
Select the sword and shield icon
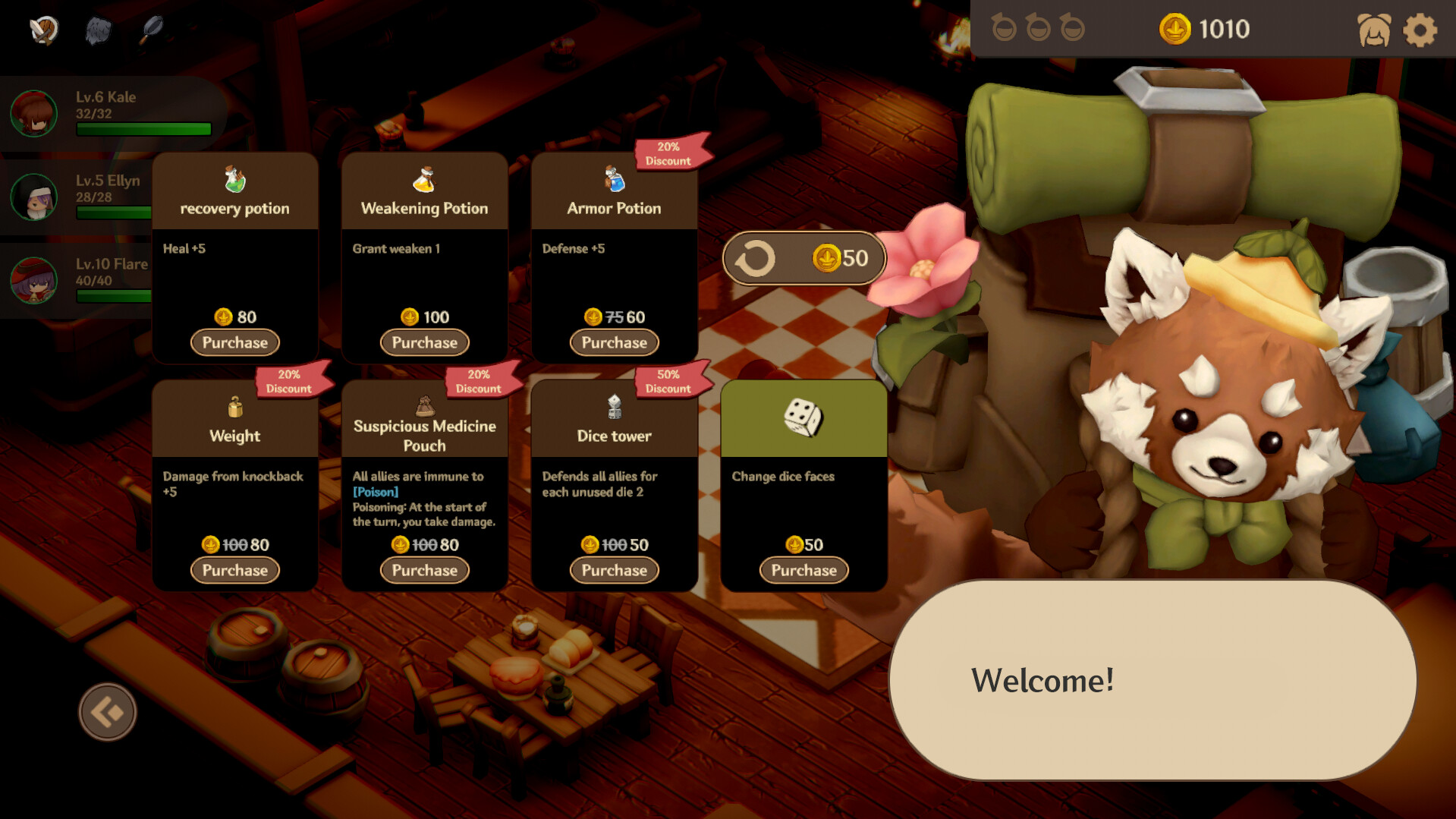click(x=43, y=30)
